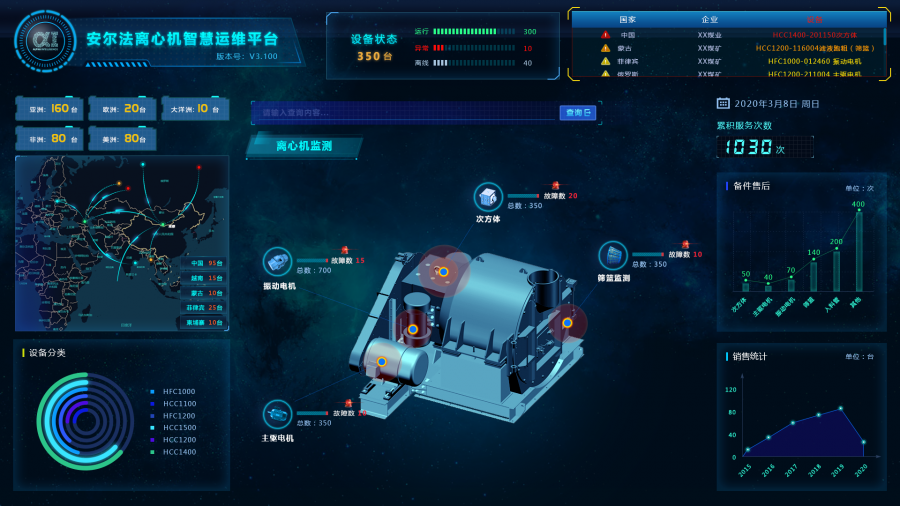Choose the 大洋洲 10台 region tile

[x=195, y=109]
